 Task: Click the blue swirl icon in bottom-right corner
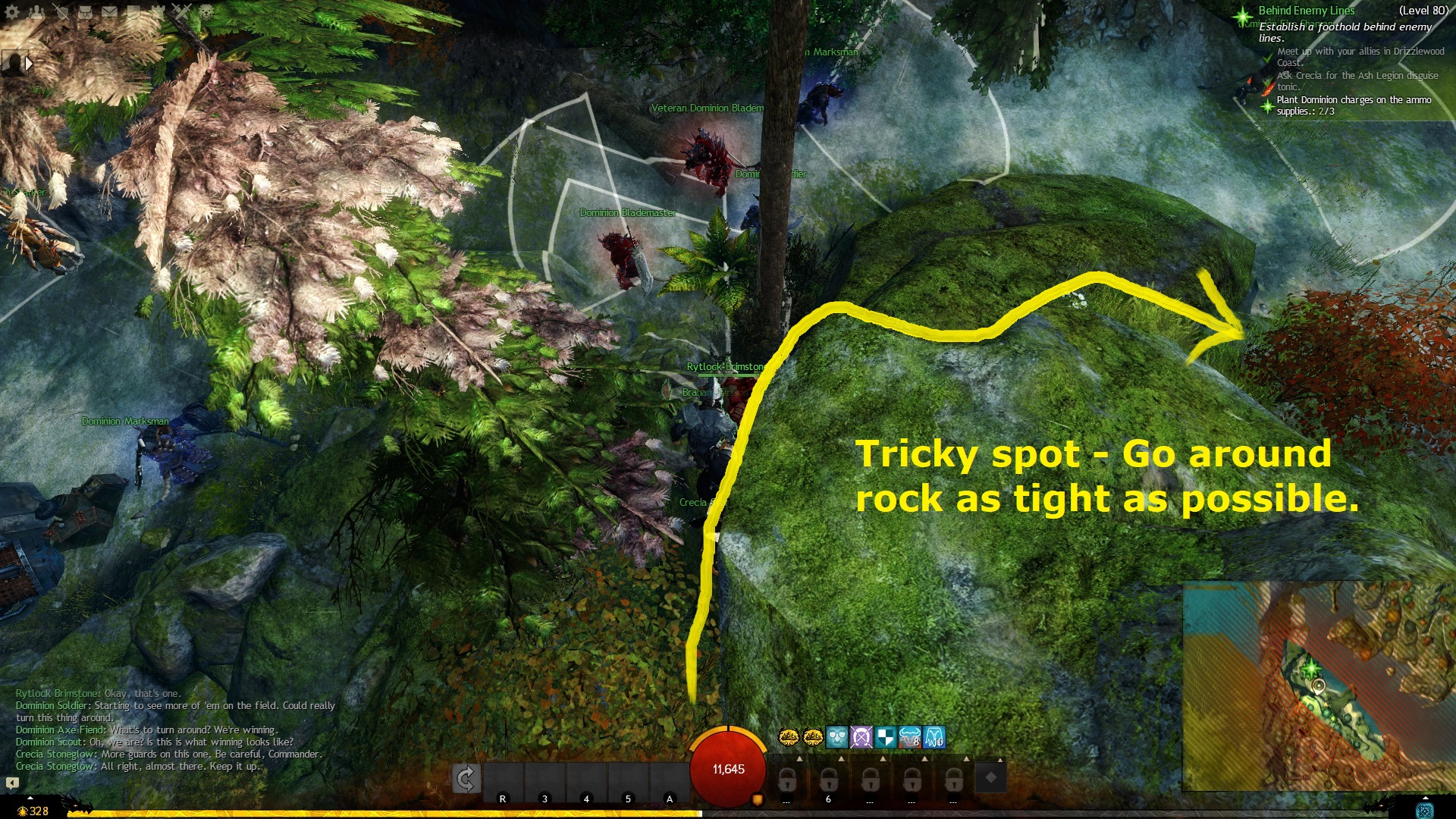tap(1424, 811)
